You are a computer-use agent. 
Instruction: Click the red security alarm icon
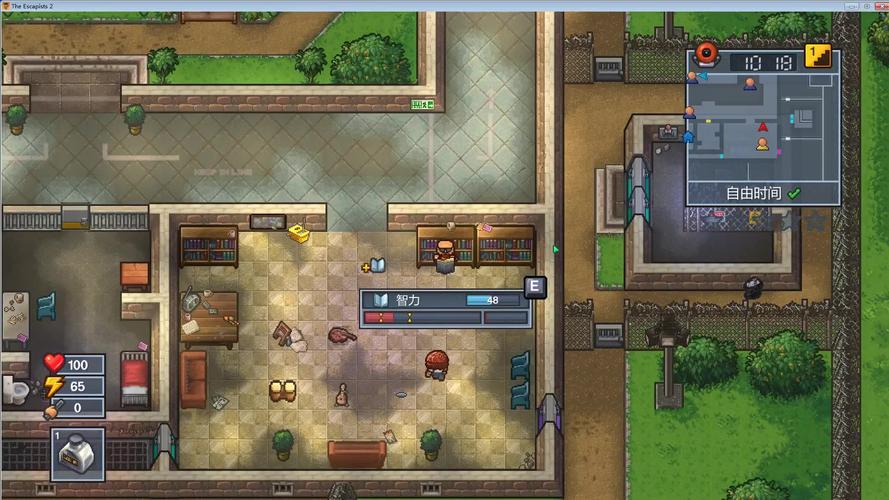point(708,54)
